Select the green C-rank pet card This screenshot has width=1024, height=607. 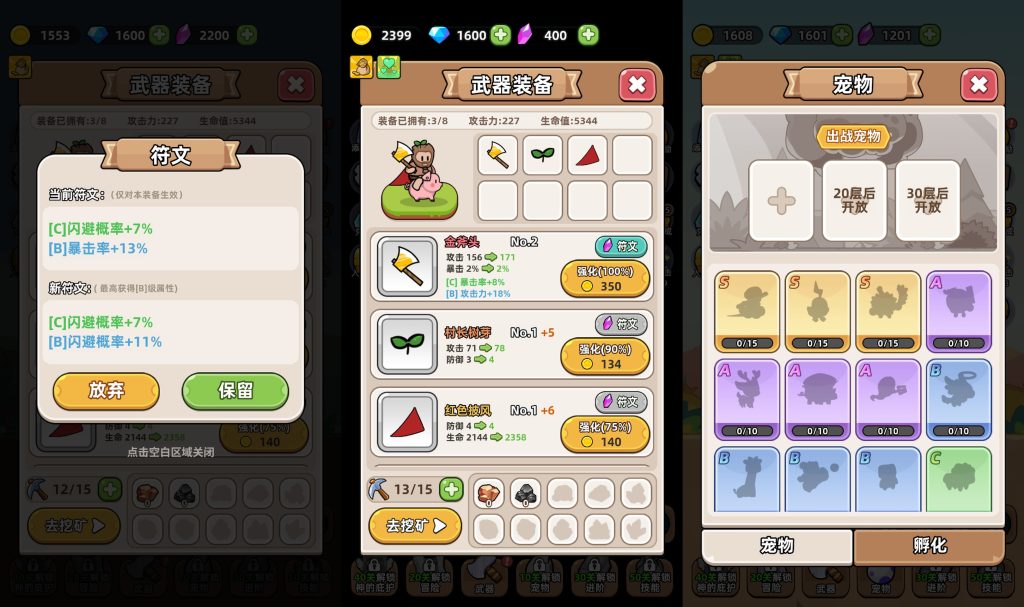(958, 480)
